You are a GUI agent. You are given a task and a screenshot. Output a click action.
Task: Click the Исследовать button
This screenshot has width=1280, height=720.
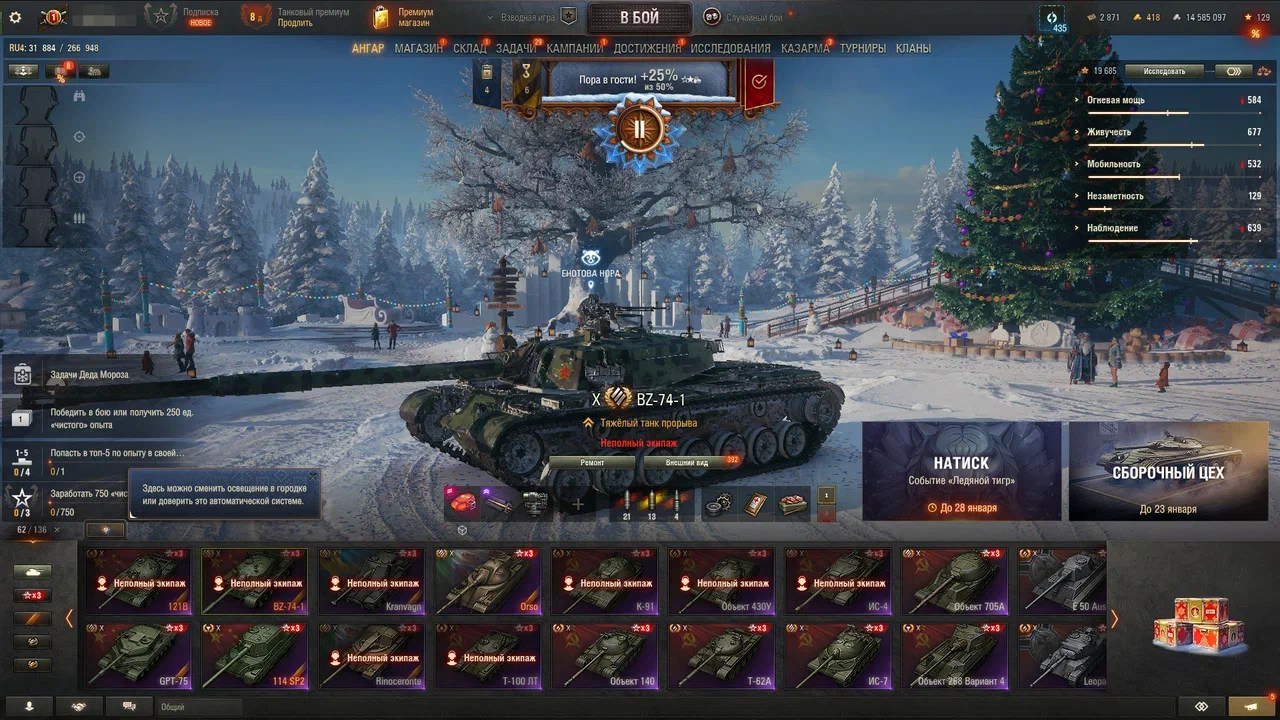[x=1164, y=71]
